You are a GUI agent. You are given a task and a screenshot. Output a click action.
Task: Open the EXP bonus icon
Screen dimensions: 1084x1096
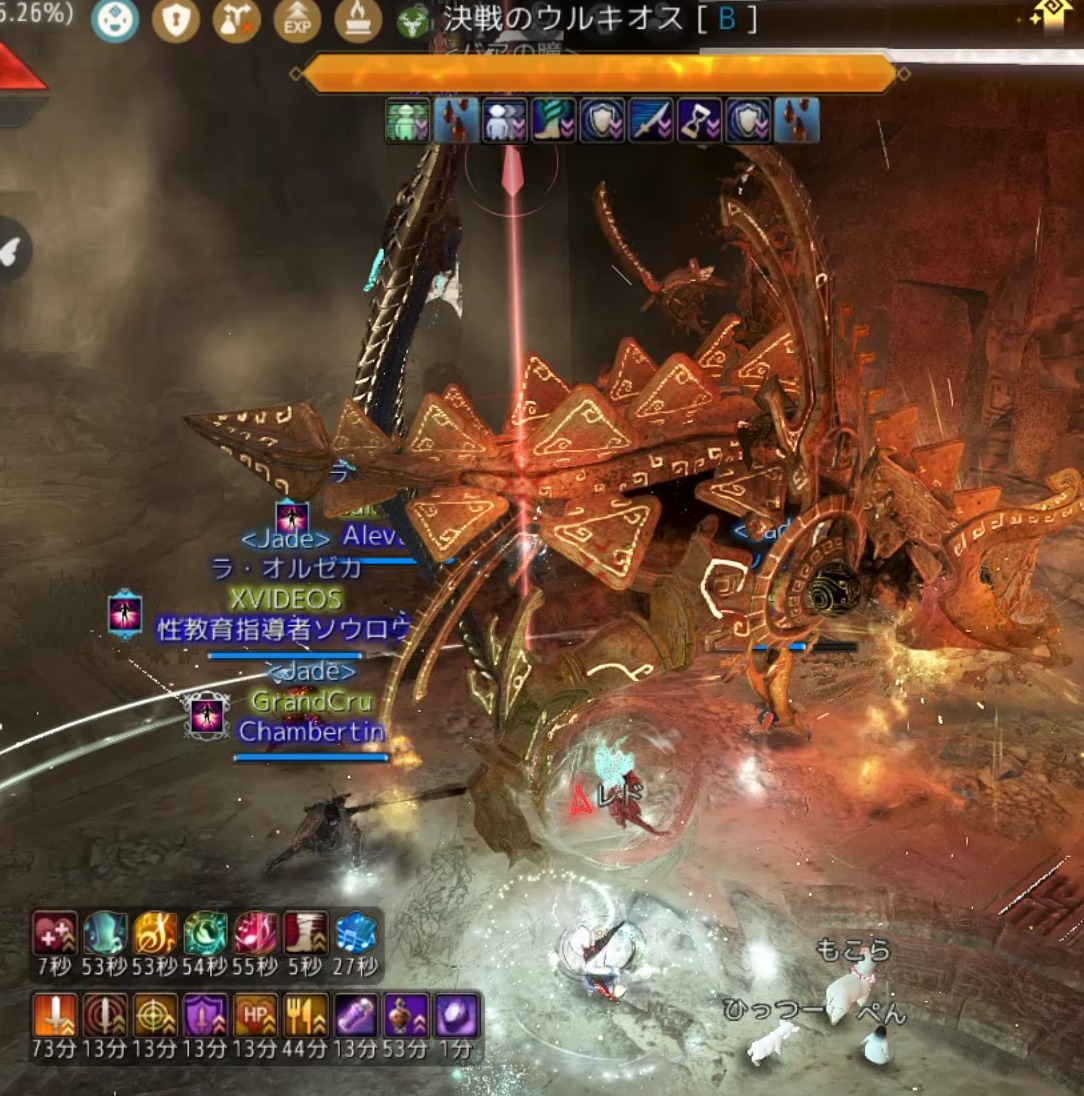[297, 21]
